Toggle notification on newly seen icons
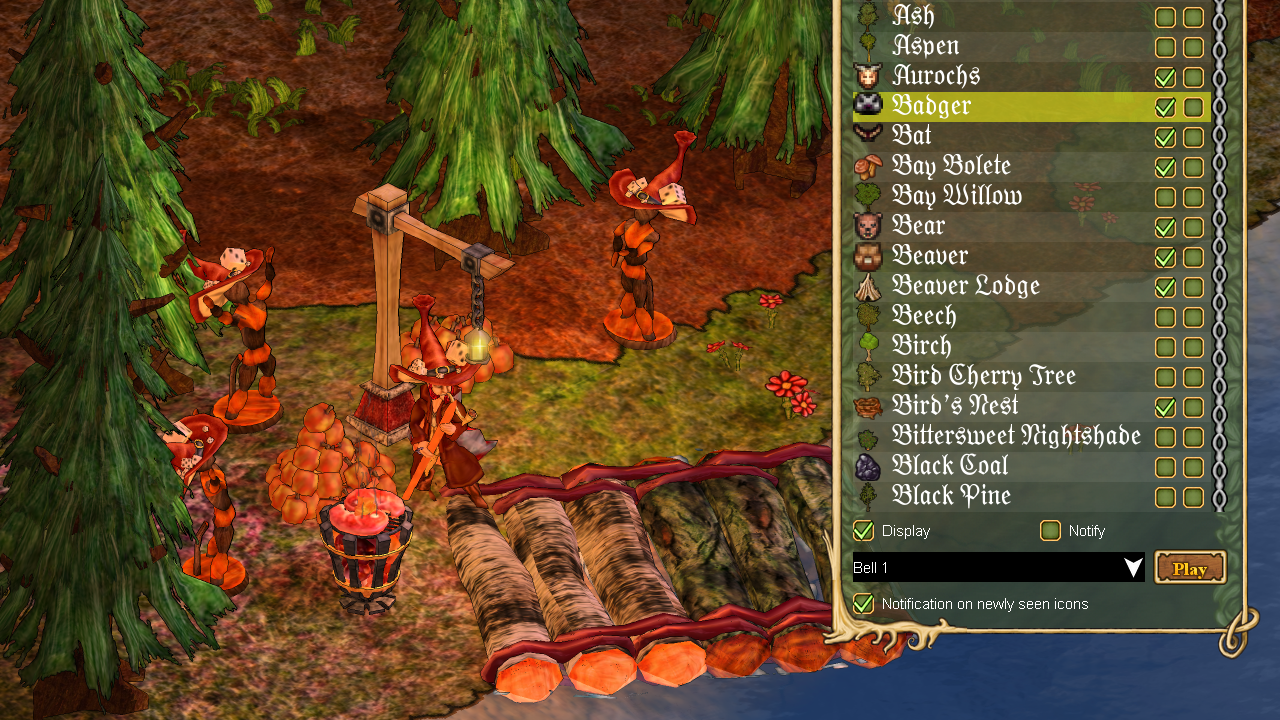Image resolution: width=1280 pixels, height=720 pixels. (863, 603)
